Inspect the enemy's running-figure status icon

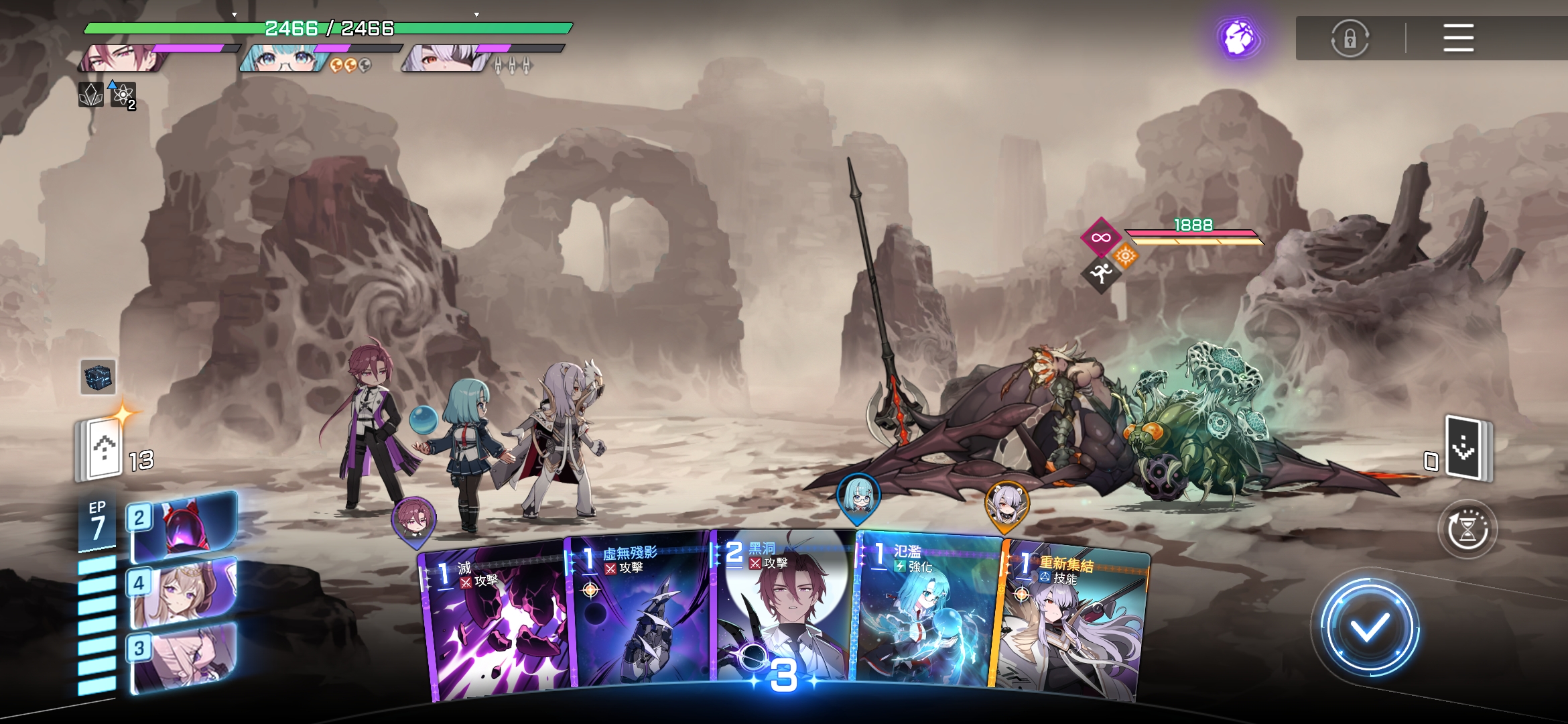(x=1100, y=273)
